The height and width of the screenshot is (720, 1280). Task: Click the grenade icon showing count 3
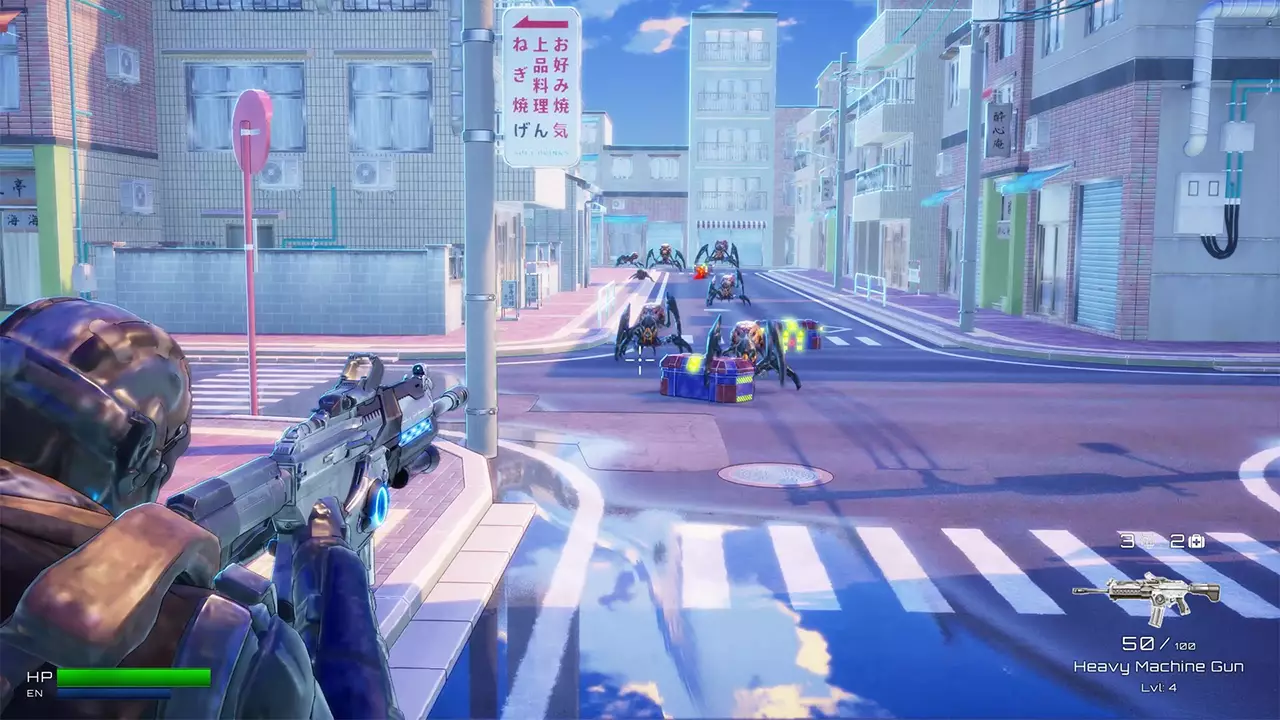click(x=1147, y=542)
